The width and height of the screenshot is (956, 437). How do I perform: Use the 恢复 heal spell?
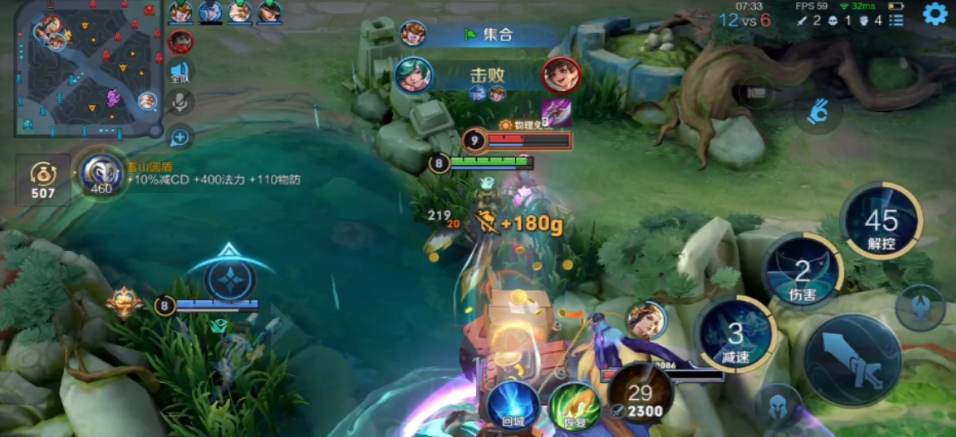click(574, 405)
